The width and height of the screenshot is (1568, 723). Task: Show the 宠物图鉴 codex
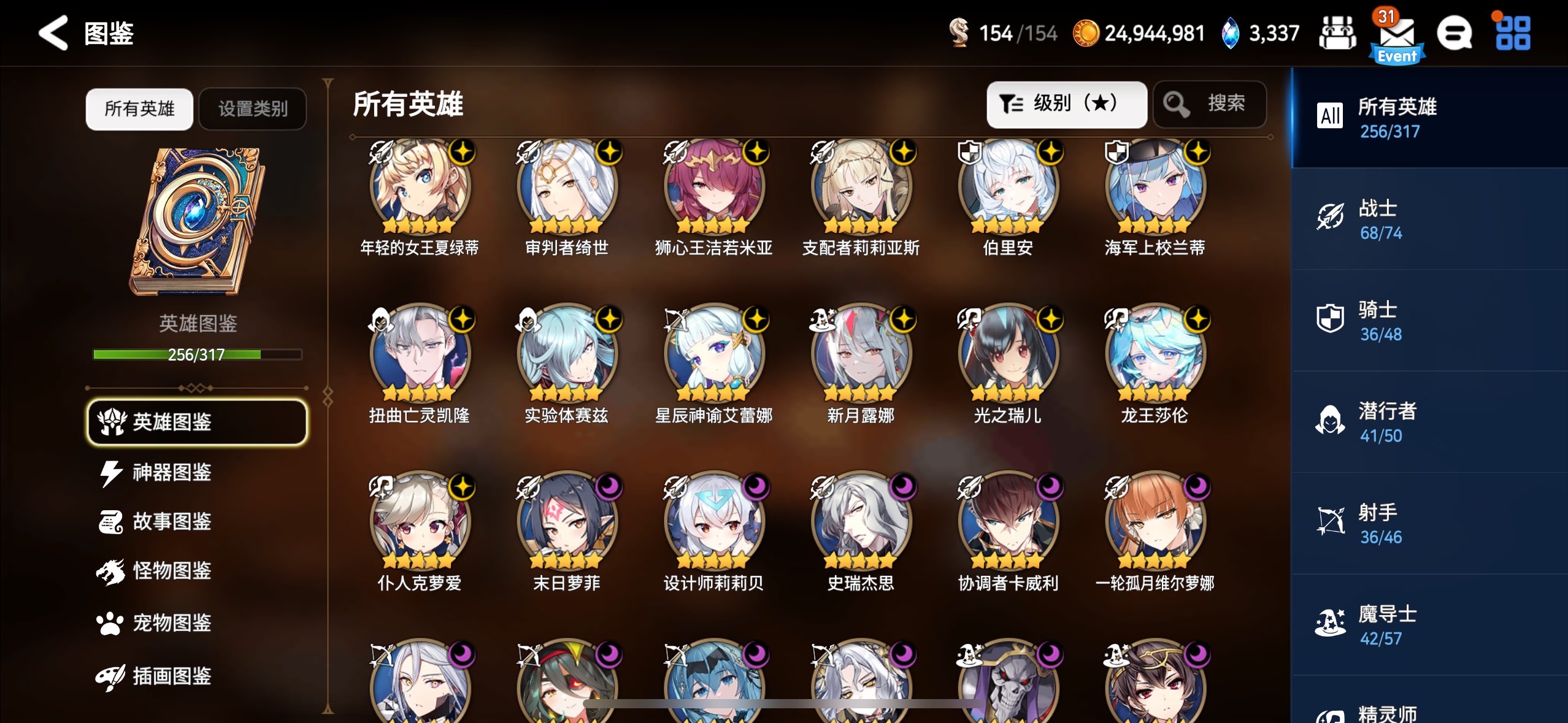pos(172,623)
